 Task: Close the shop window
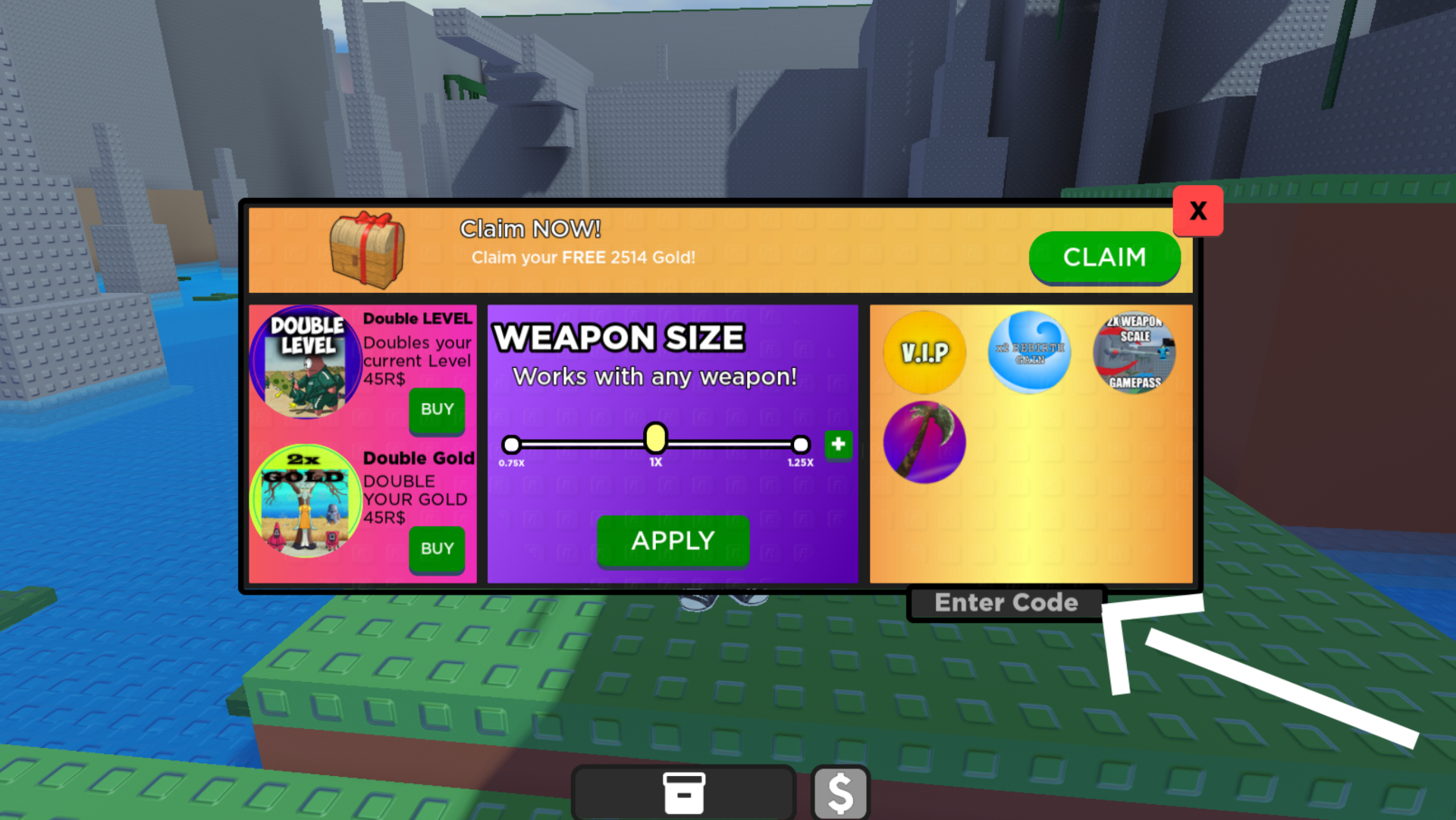tap(1197, 211)
